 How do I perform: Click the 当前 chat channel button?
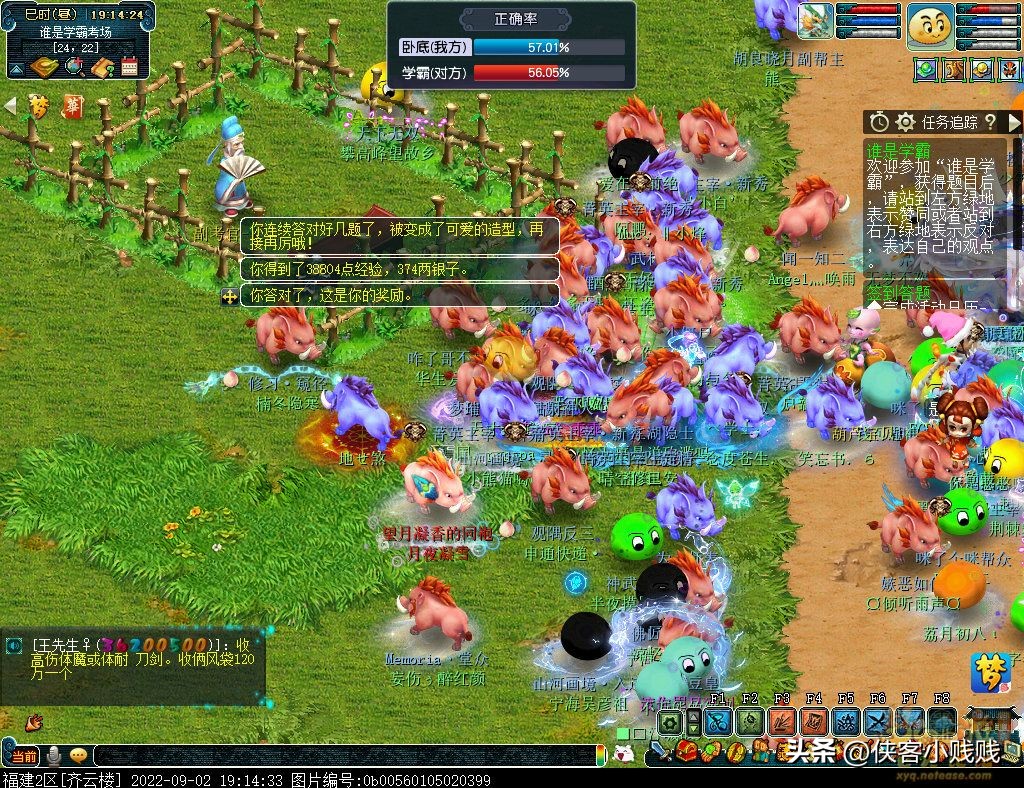[x=24, y=756]
